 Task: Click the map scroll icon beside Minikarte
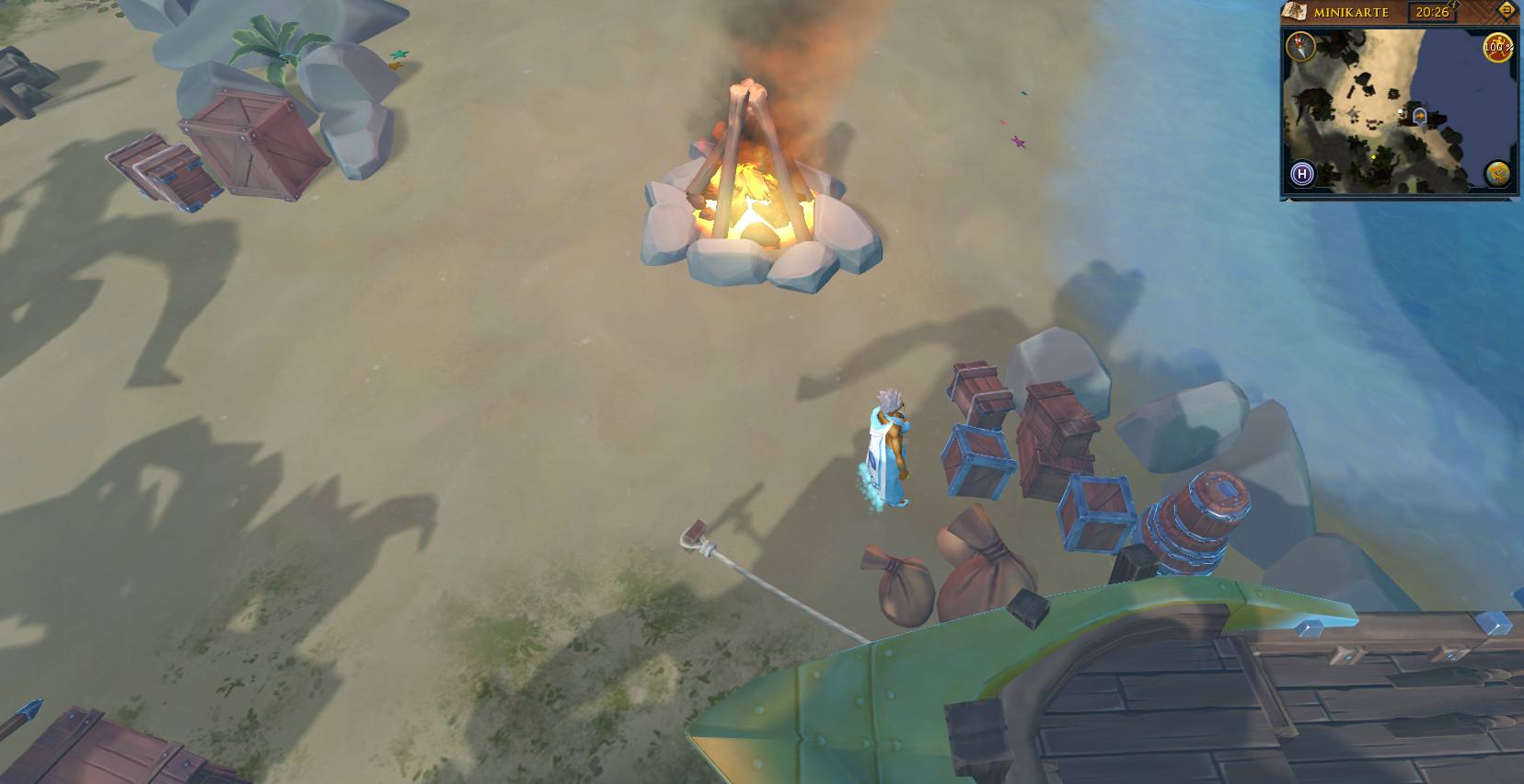tap(1295, 12)
